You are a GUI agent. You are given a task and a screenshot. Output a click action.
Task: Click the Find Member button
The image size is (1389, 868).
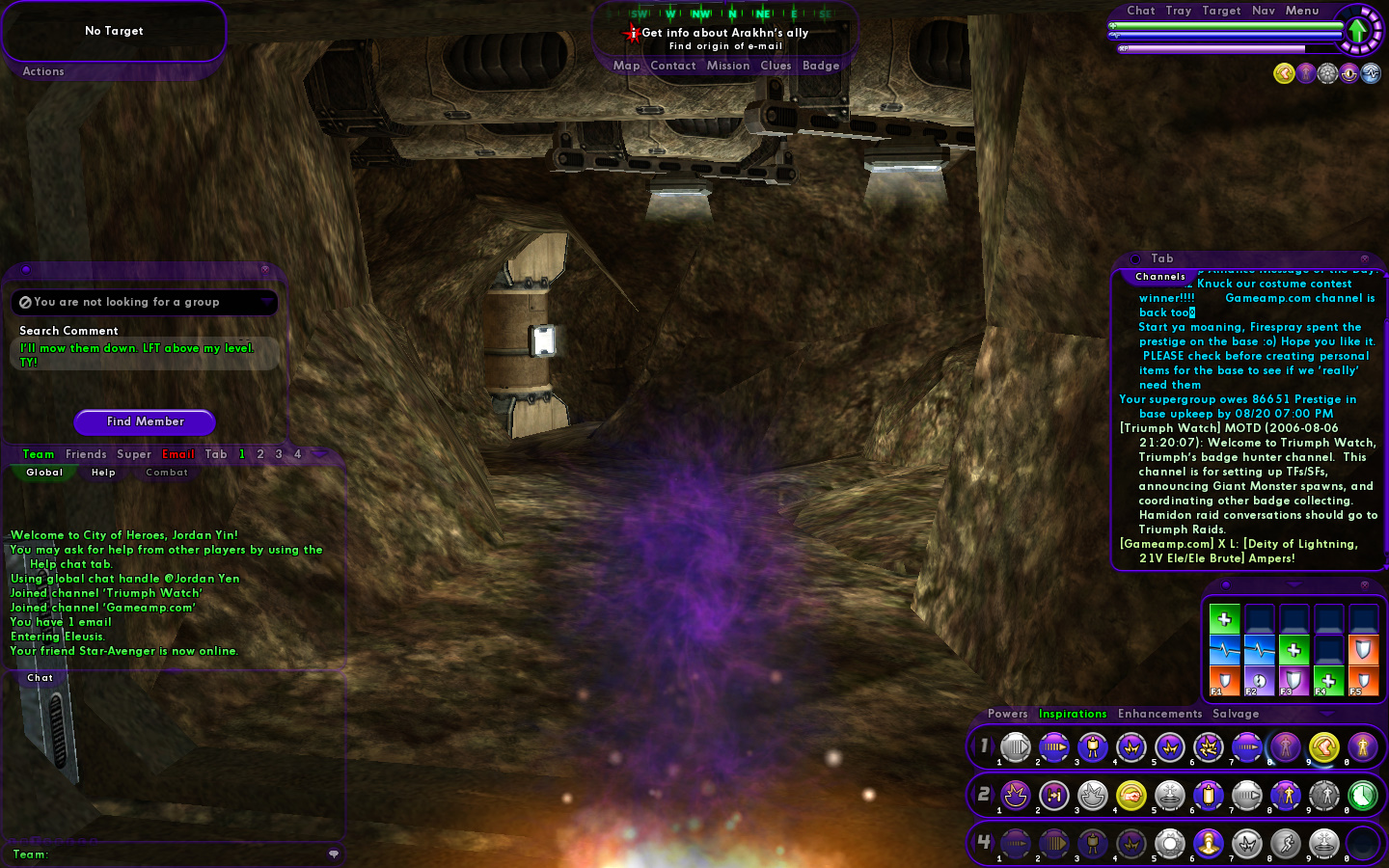coord(145,421)
